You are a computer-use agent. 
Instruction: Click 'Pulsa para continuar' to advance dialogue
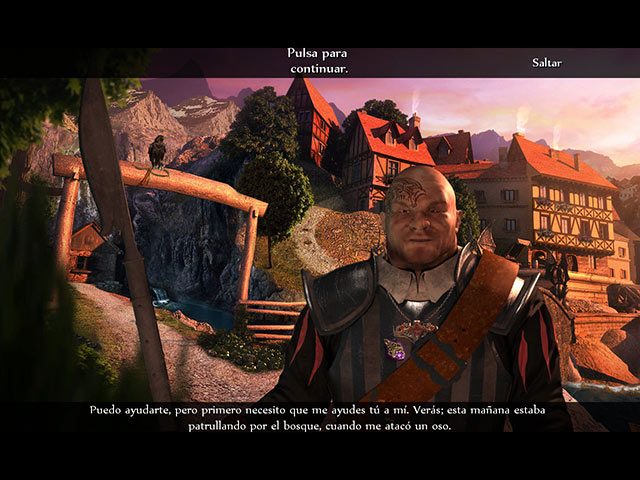pyautogui.click(x=317, y=61)
